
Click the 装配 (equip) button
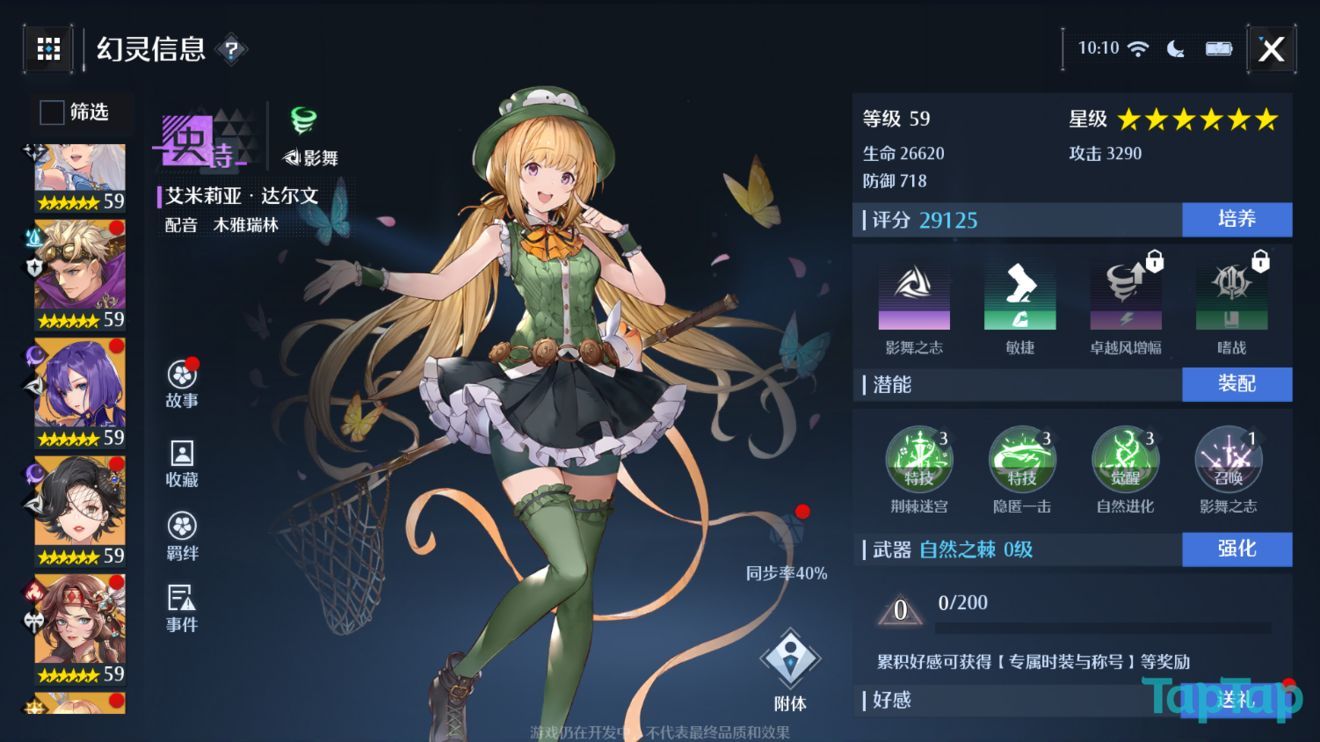point(1237,384)
